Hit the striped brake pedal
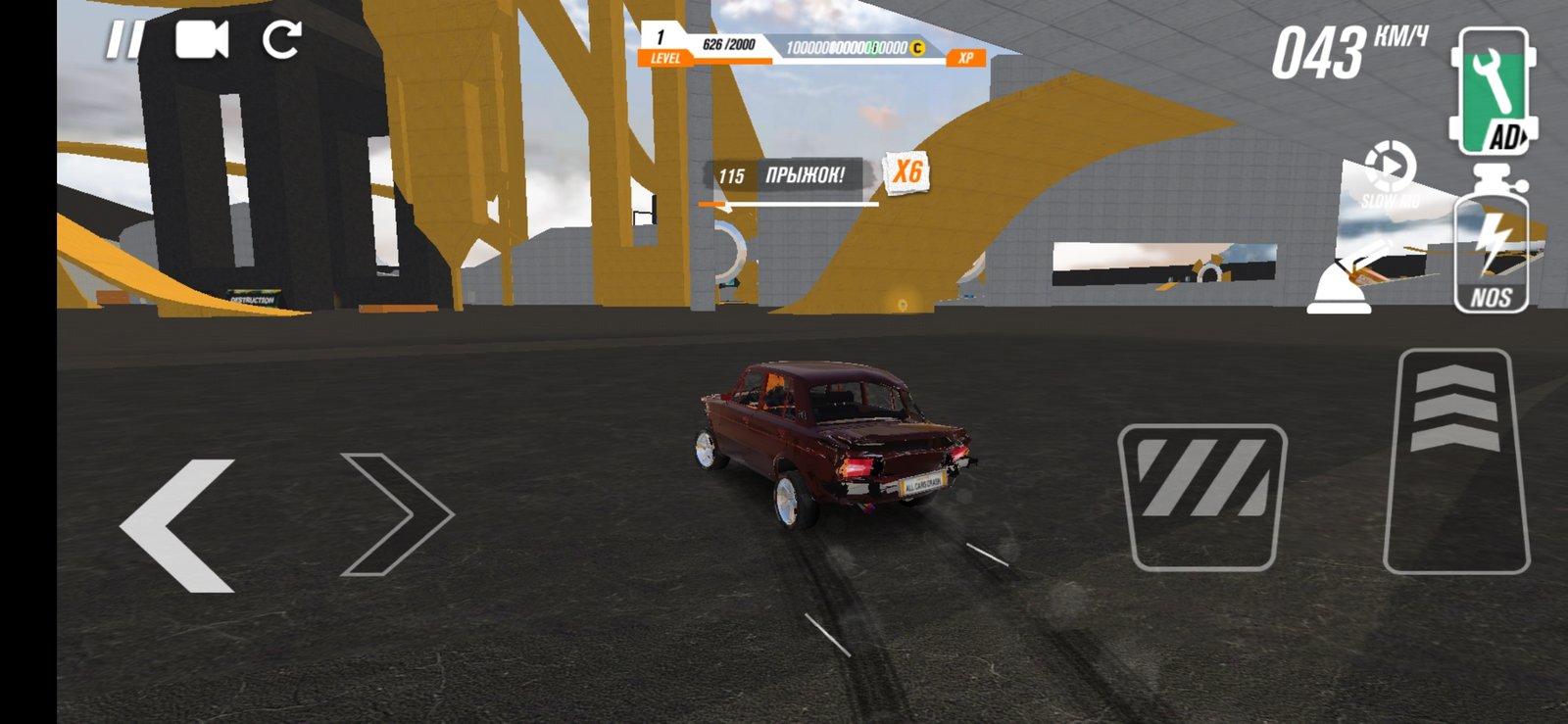The width and height of the screenshot is (1568, 724). click(x=1202, y=497)
